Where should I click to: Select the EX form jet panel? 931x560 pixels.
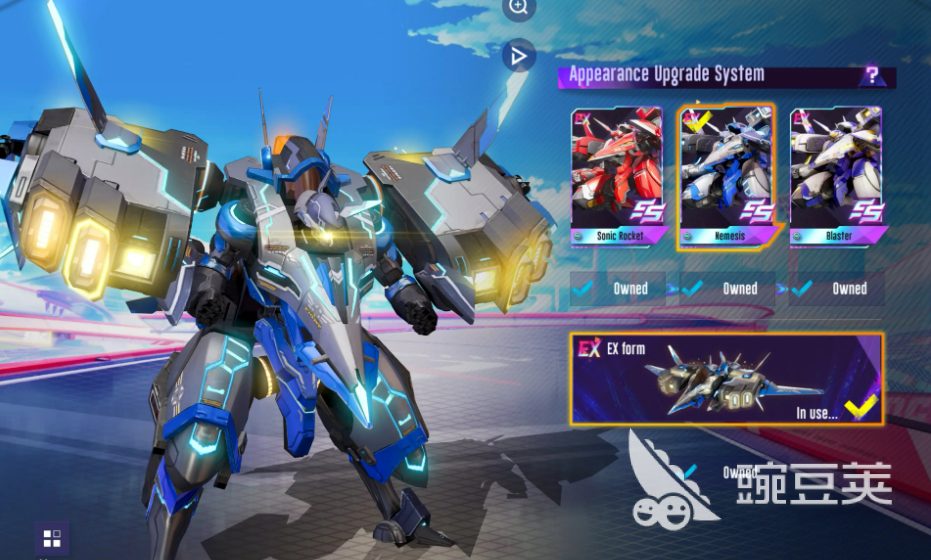[x=726, y=378]
